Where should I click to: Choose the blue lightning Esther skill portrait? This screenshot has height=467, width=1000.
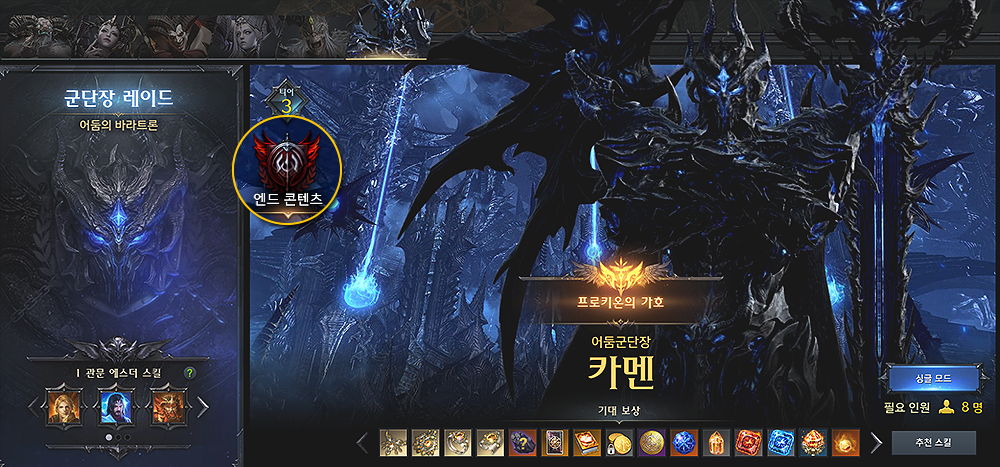[x=116, y=408]
